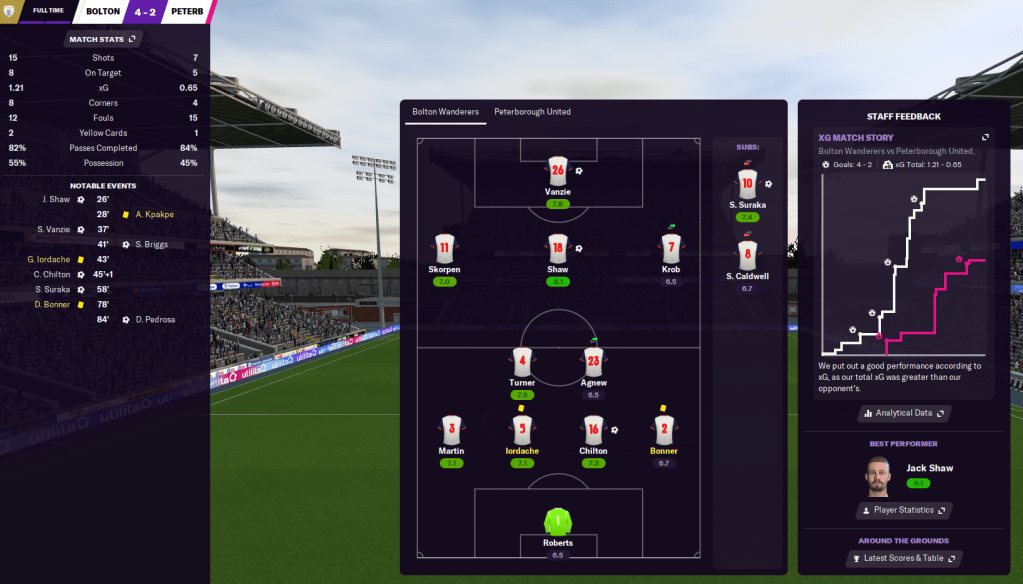The image size is (1023, 584).
Task: Choose goalkeeper Roberts
Action: pyautogui.click(x=558, y=521)
